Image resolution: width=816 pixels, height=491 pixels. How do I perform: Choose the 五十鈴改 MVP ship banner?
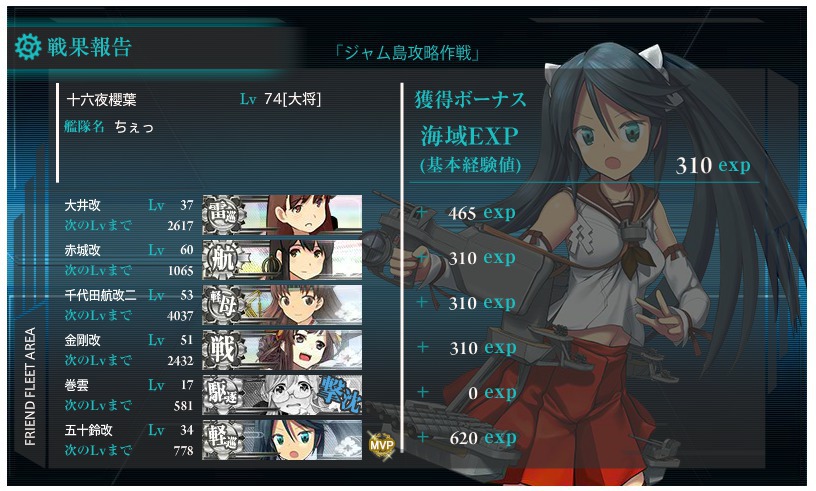point(282,439)
